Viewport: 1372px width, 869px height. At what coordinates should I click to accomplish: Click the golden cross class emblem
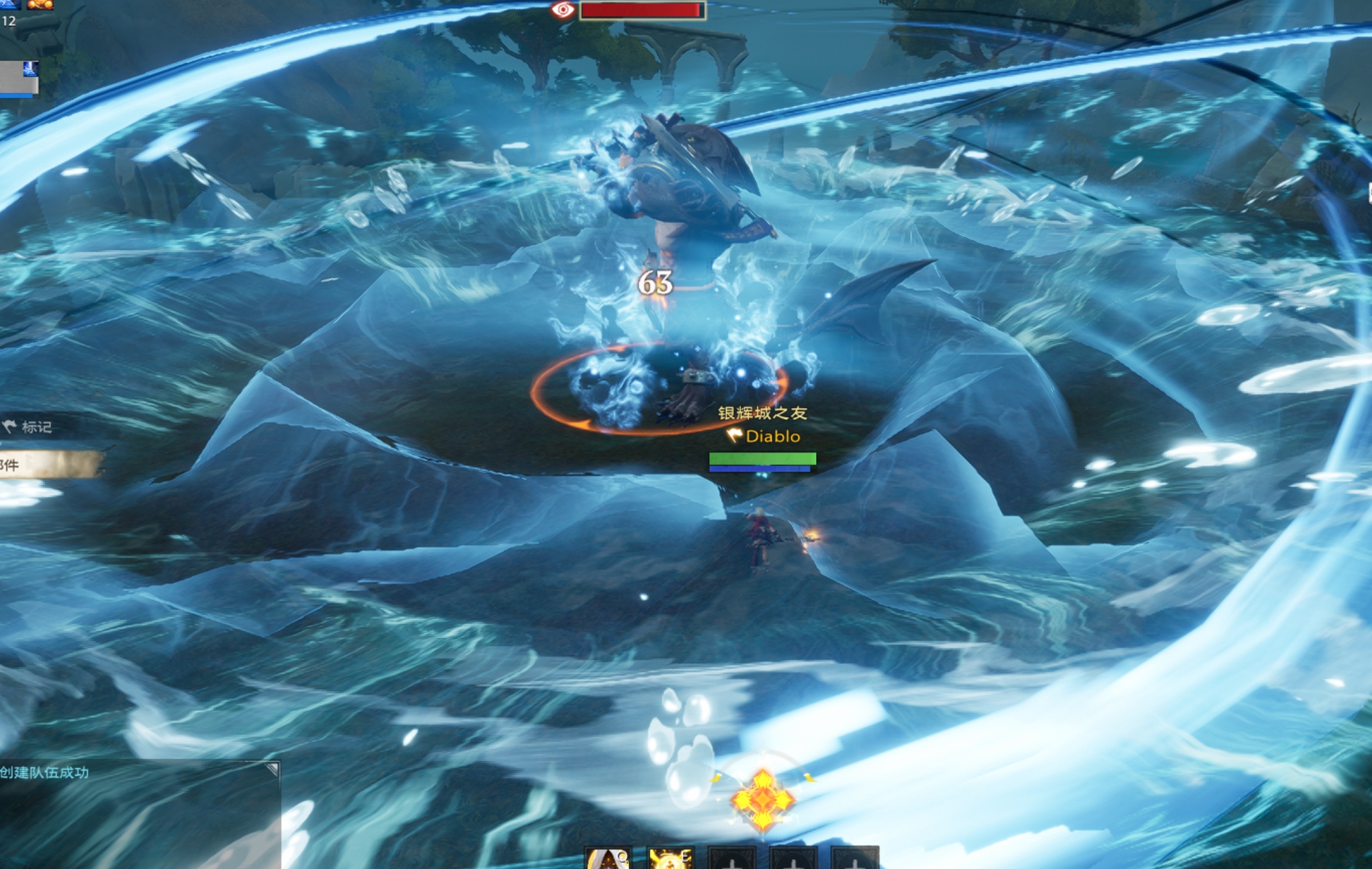[x=763, y=799]
